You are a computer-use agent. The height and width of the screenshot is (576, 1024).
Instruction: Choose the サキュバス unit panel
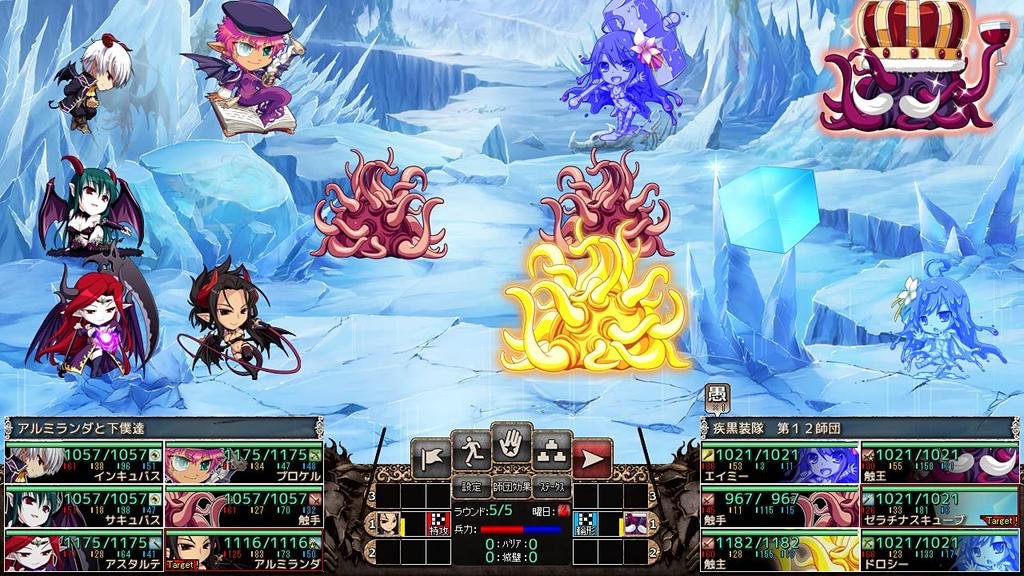83,506
